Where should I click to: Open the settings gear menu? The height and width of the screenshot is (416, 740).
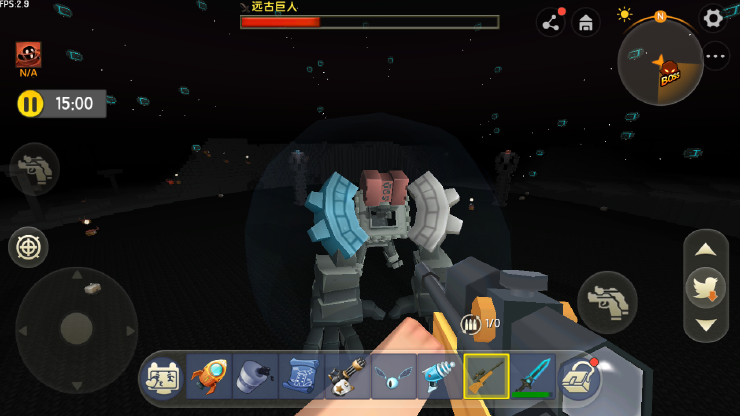(712, 17)
